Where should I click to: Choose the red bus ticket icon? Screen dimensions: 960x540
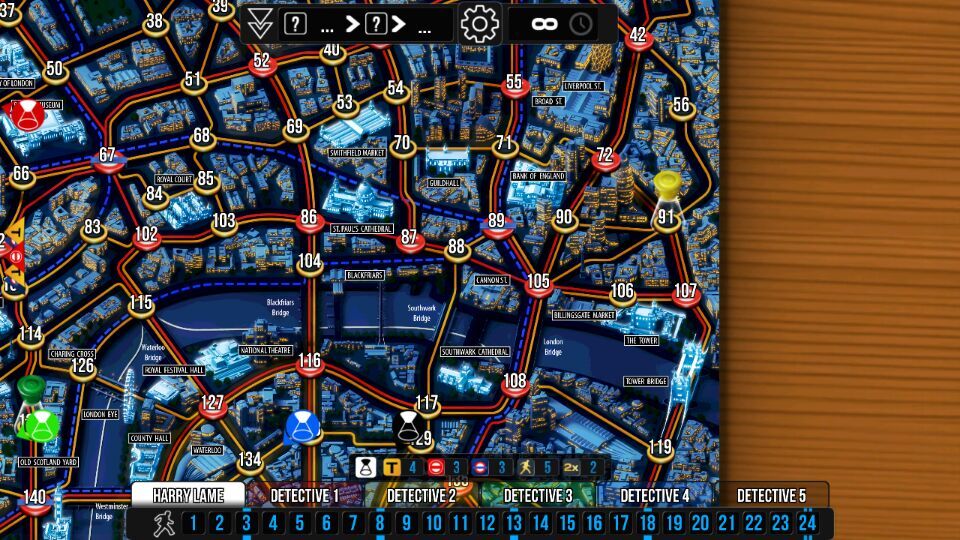[436, 467]
